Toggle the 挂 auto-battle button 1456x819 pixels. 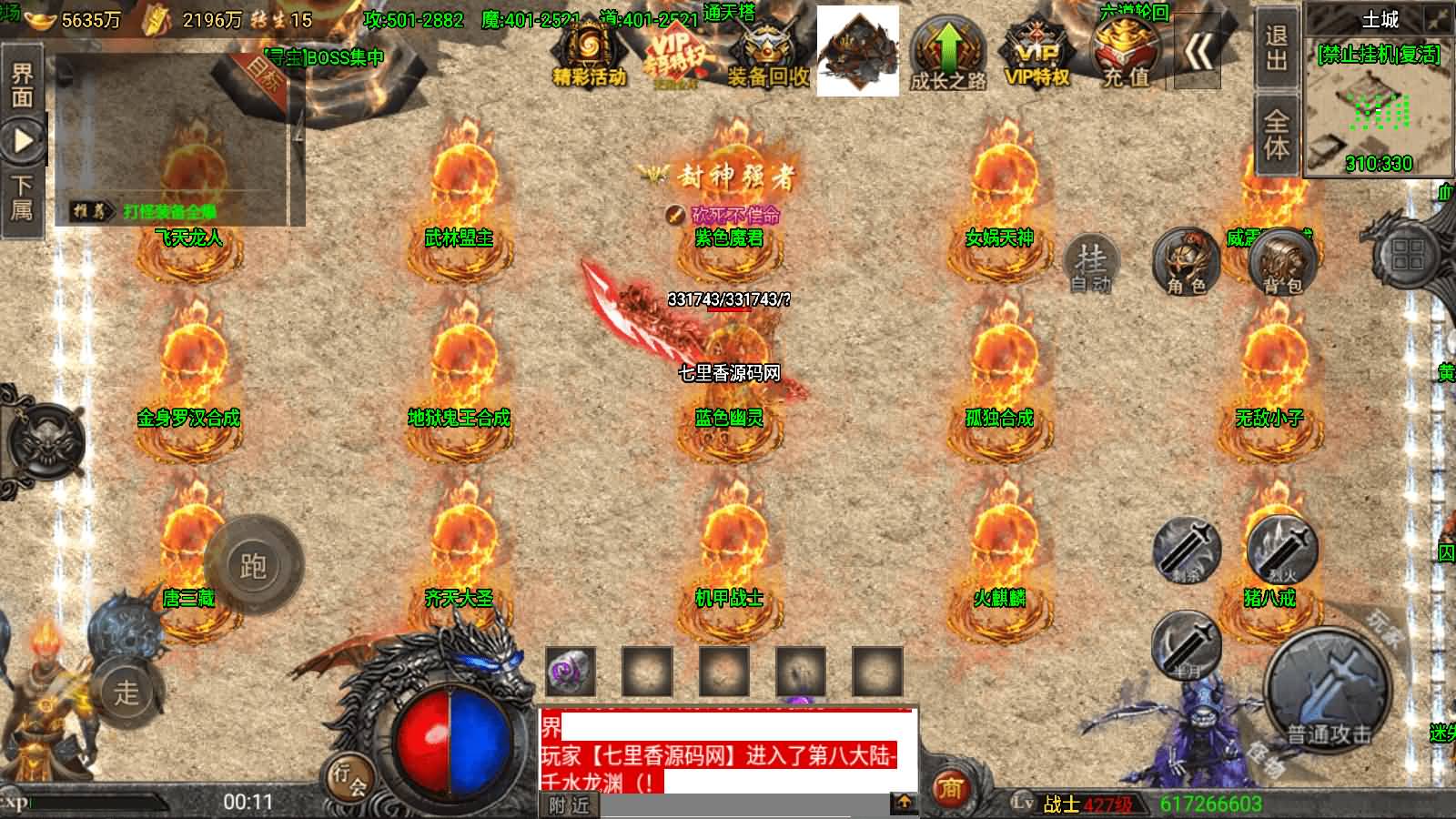1090,264
